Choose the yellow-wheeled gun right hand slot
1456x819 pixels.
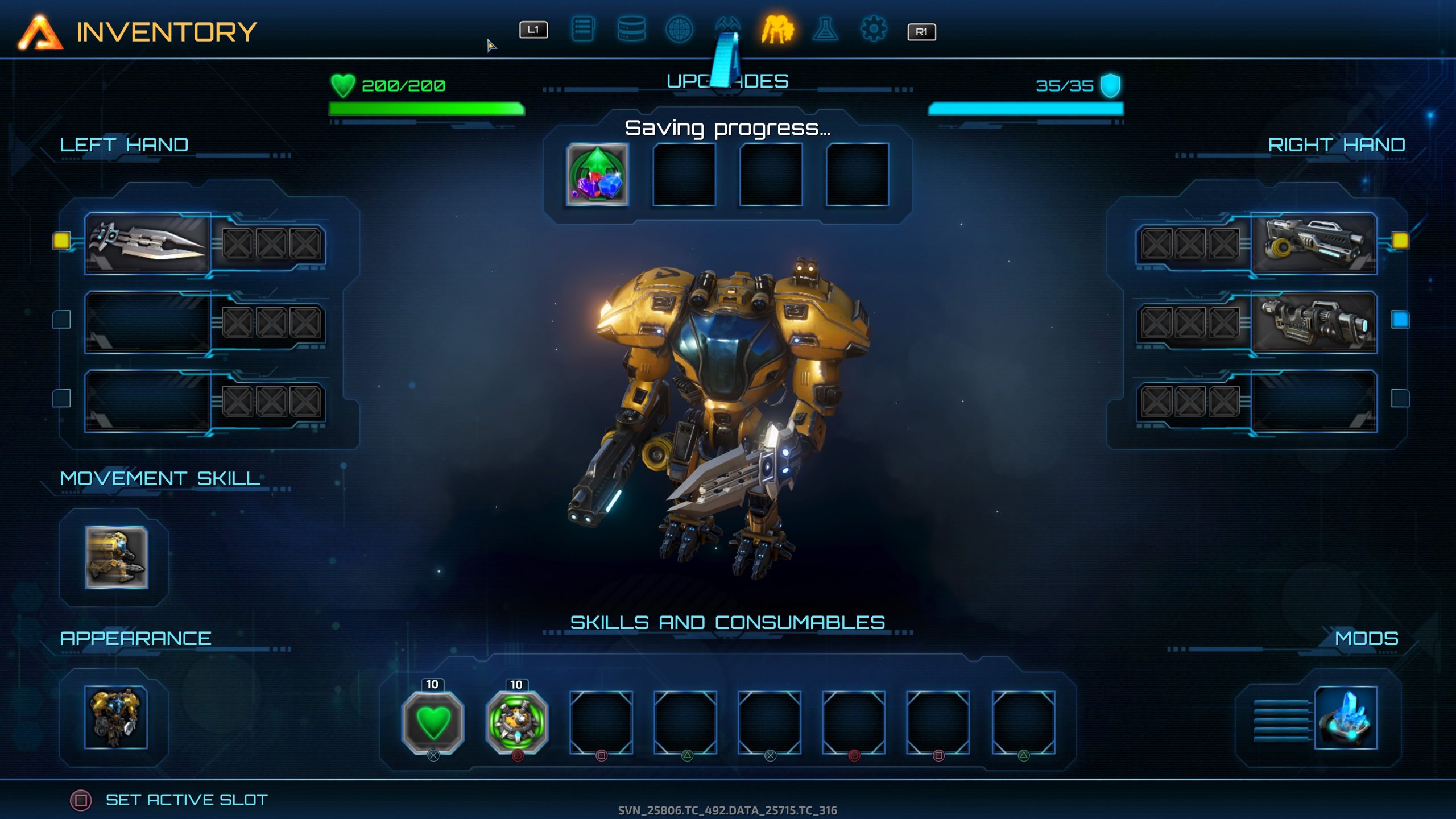[x=1314, y=243]
